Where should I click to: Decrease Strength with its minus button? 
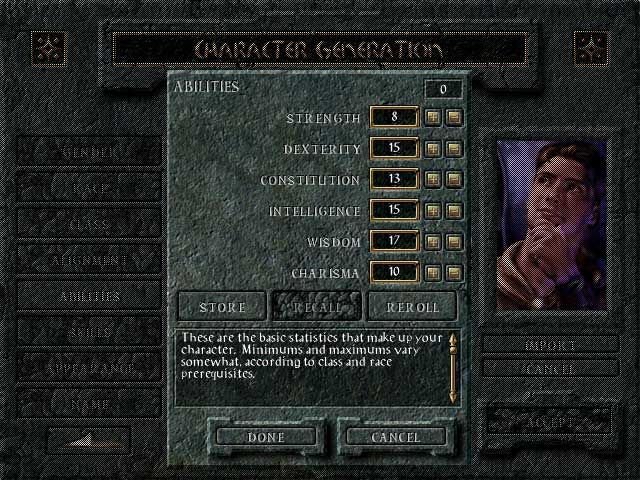pos(453,118)
